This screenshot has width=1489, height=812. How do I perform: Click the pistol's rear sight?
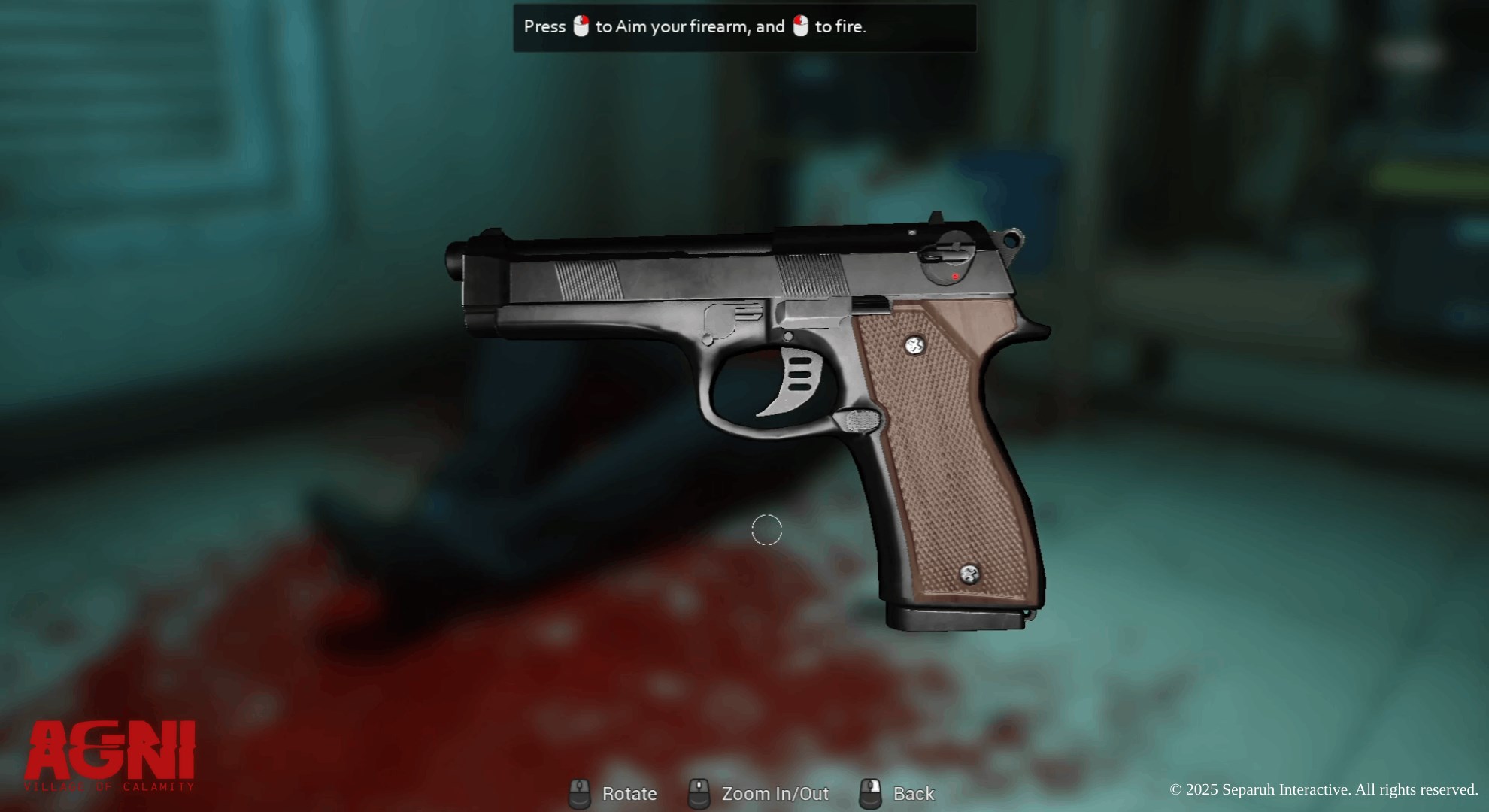935,216
